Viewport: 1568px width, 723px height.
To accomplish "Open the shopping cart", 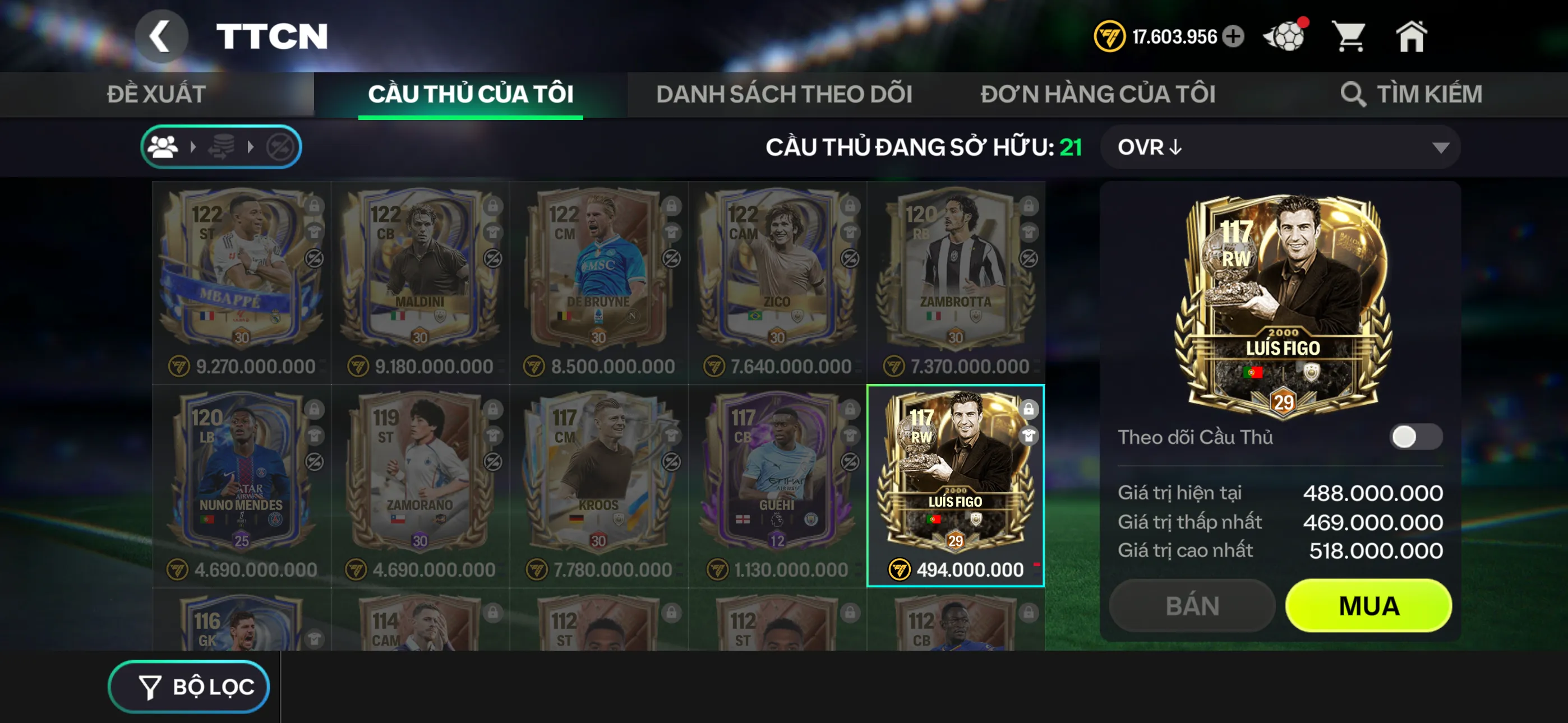I will tap(1350, 36).
